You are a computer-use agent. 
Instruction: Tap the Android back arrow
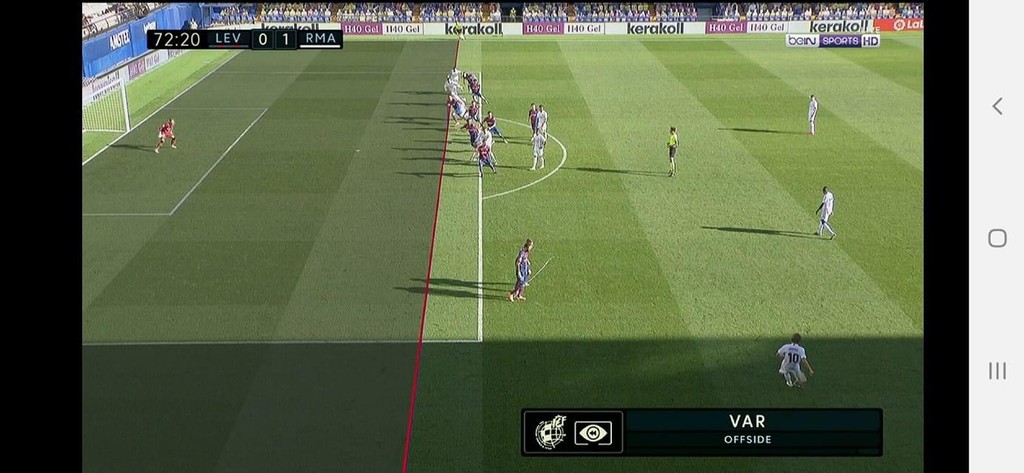tap(996, 106)
